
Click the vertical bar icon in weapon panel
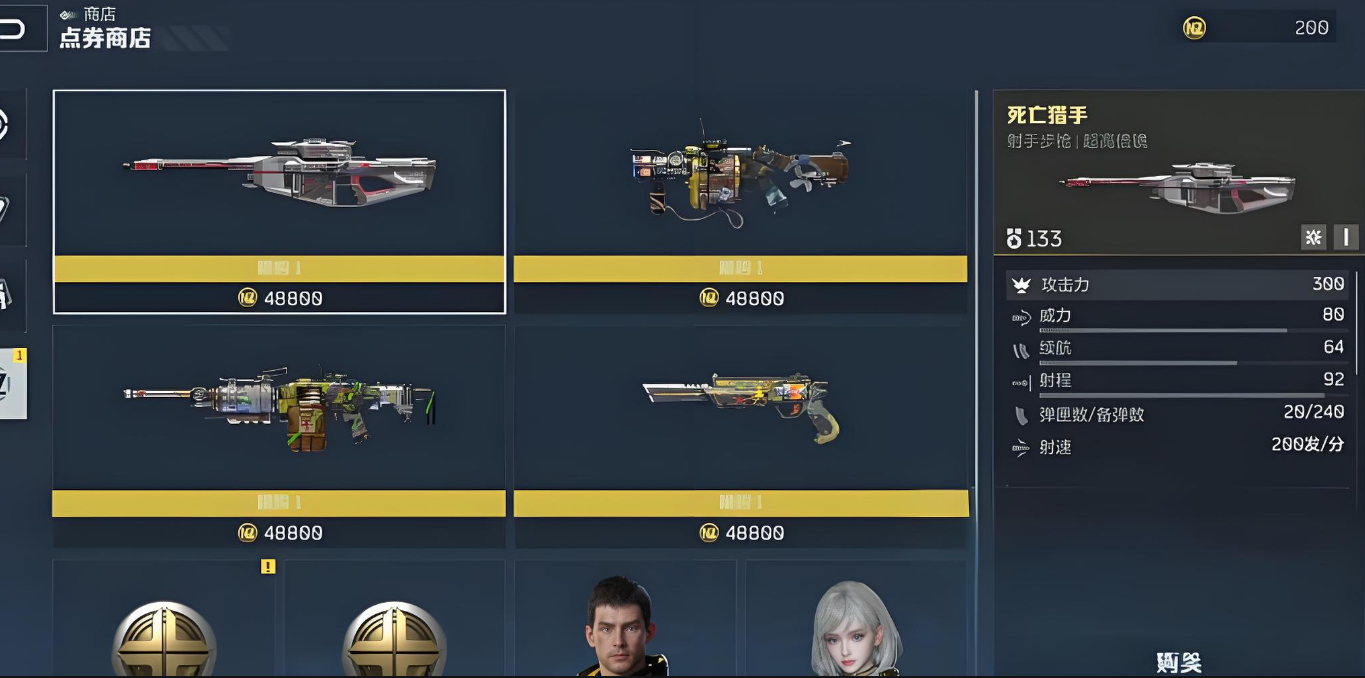[x=1346, y=237]
